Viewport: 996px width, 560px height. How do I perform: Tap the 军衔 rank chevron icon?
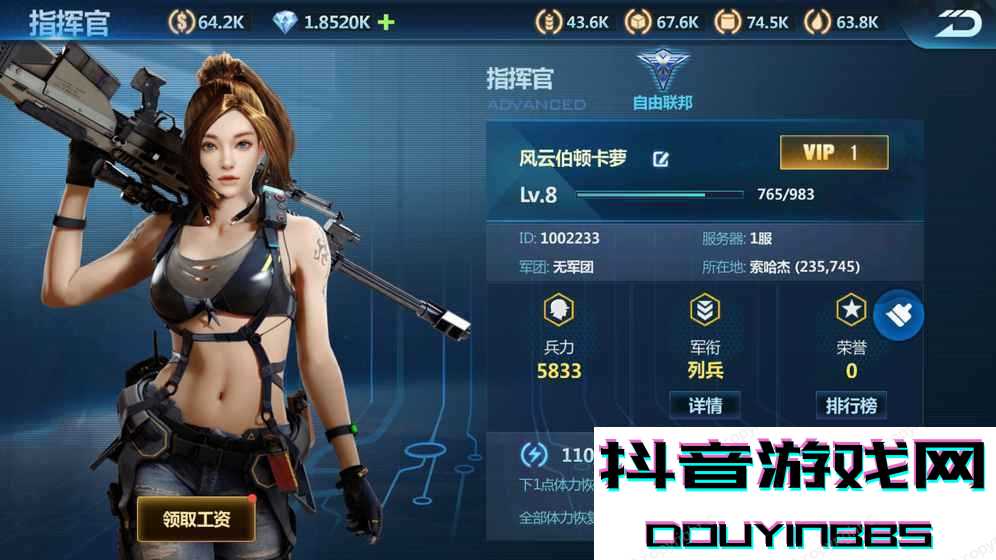click(x=705, y=310)
